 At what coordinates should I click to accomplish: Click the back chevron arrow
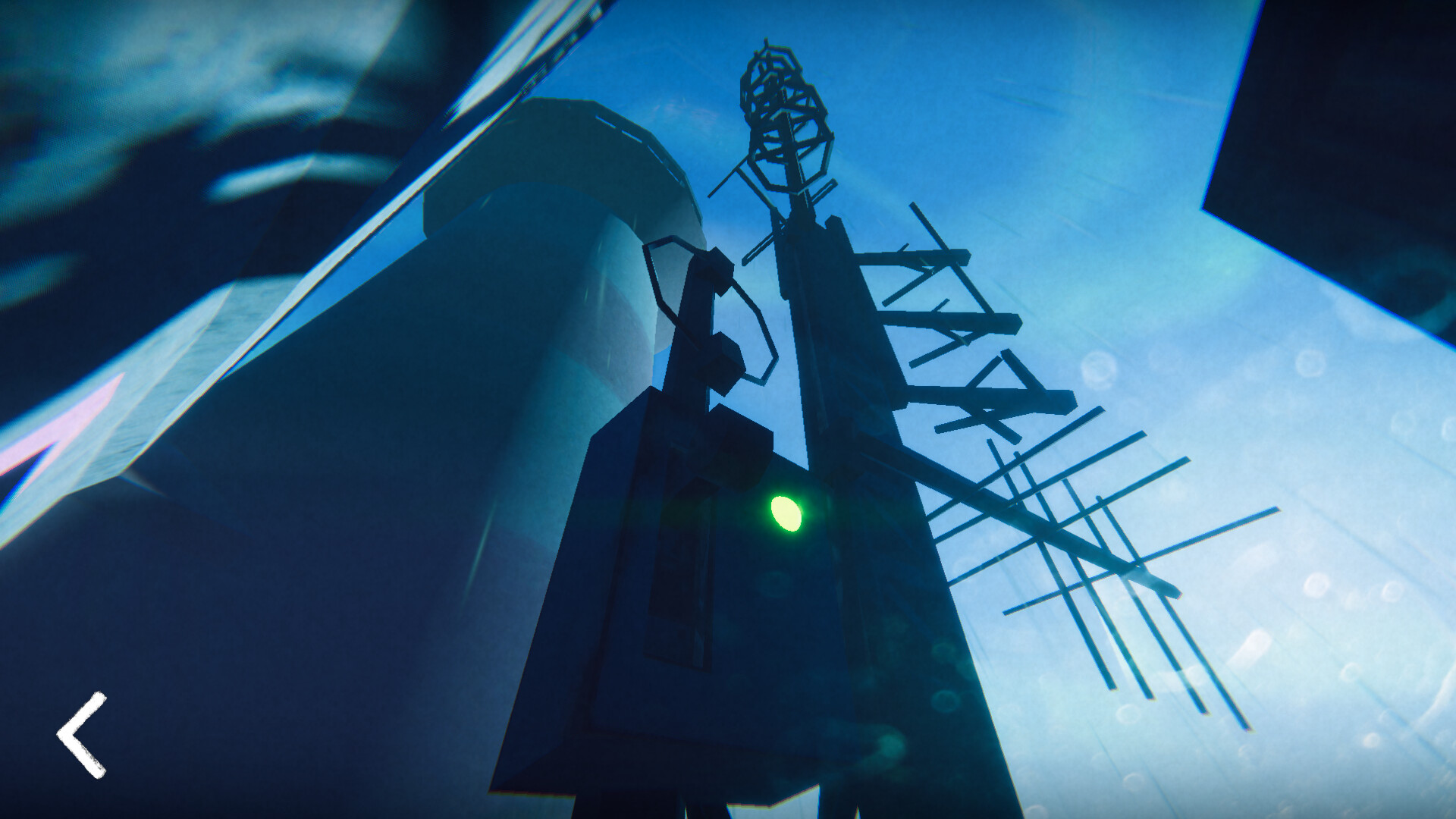coord(81,734)
